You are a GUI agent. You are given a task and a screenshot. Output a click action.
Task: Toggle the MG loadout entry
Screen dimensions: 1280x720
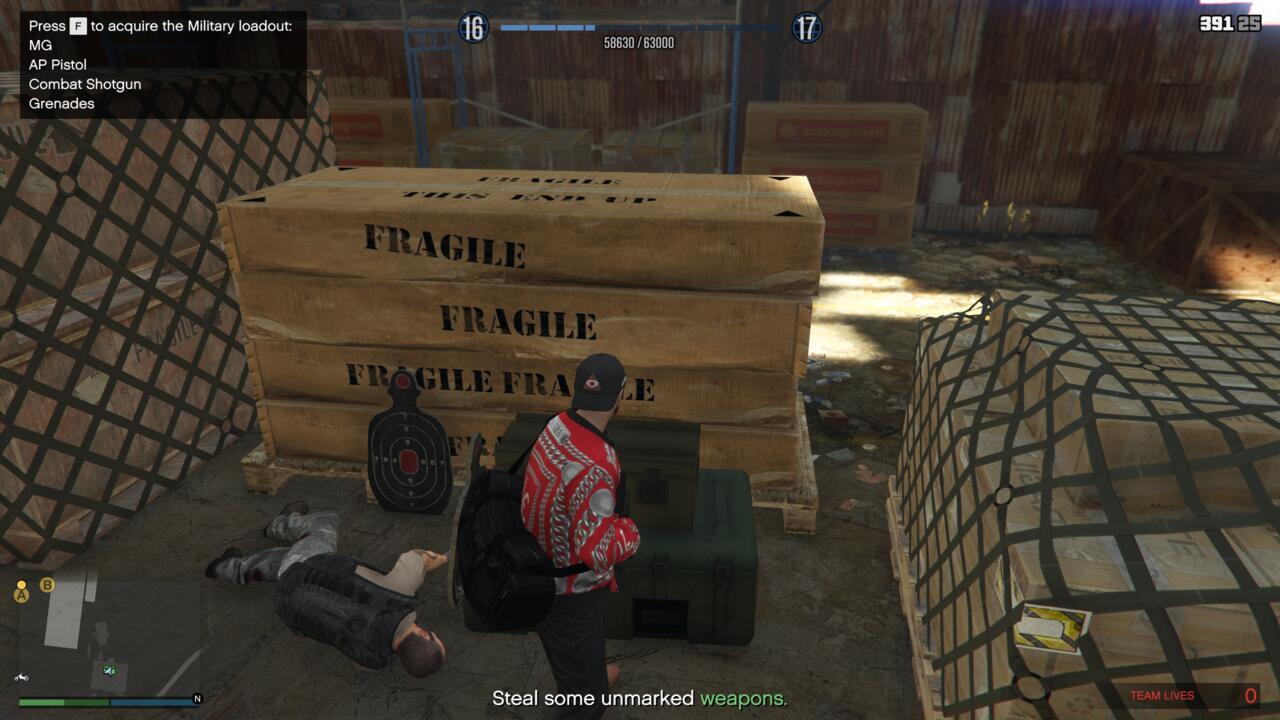pos(40,44)
